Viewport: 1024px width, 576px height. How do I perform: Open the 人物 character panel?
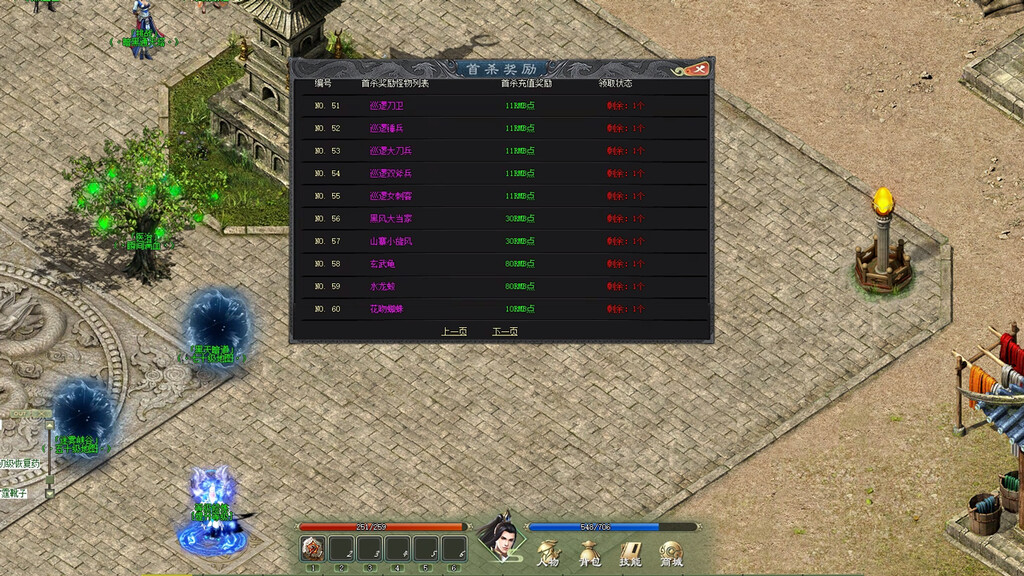click(x=548, y=552)
